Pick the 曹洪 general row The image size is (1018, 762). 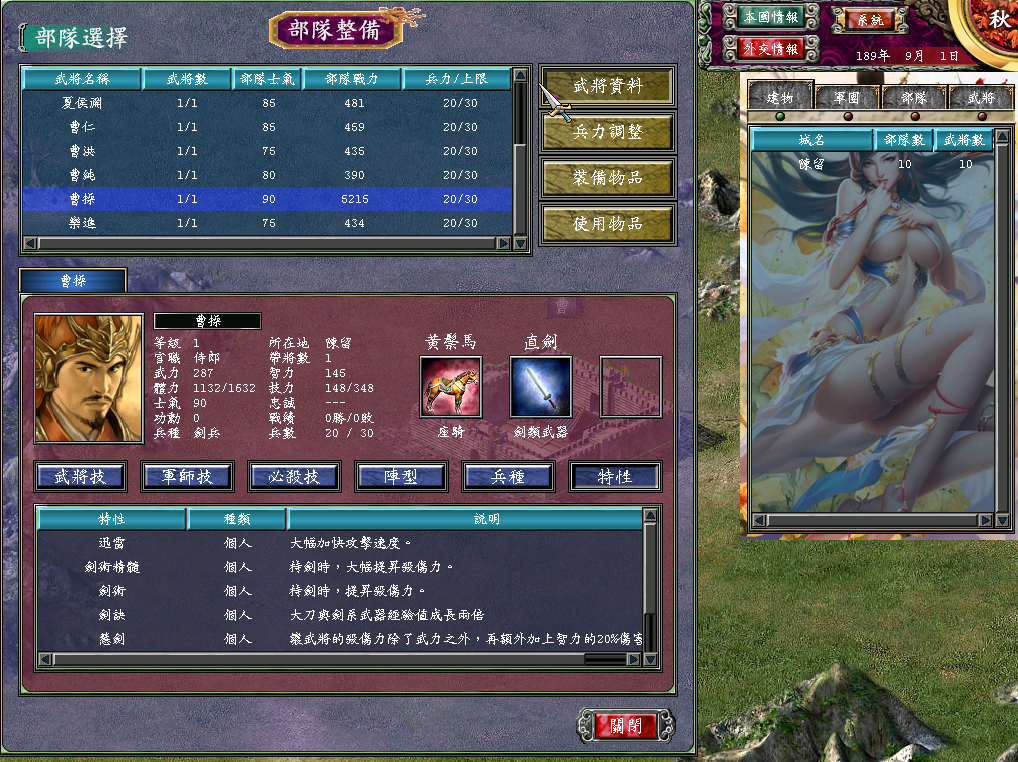coord(268,151)
